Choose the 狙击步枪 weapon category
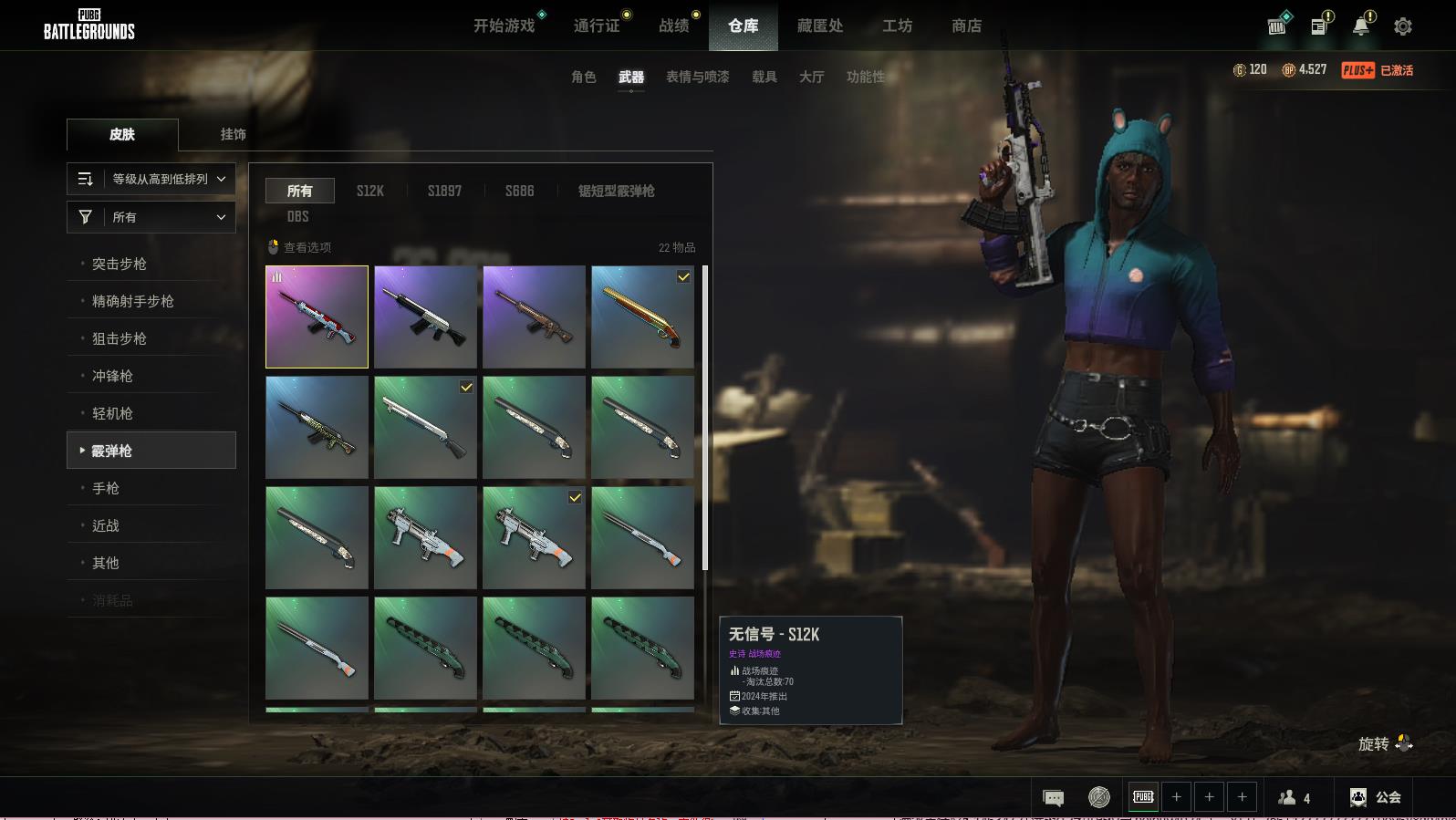This screenshot has height=820, width=1456. 120,338
